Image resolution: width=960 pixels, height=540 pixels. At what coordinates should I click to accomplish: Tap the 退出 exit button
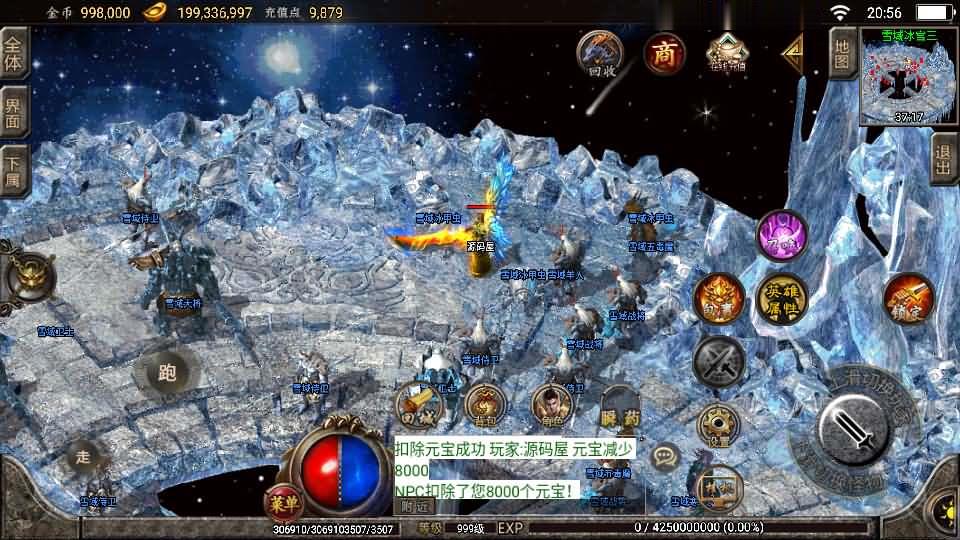pos(943,160)
